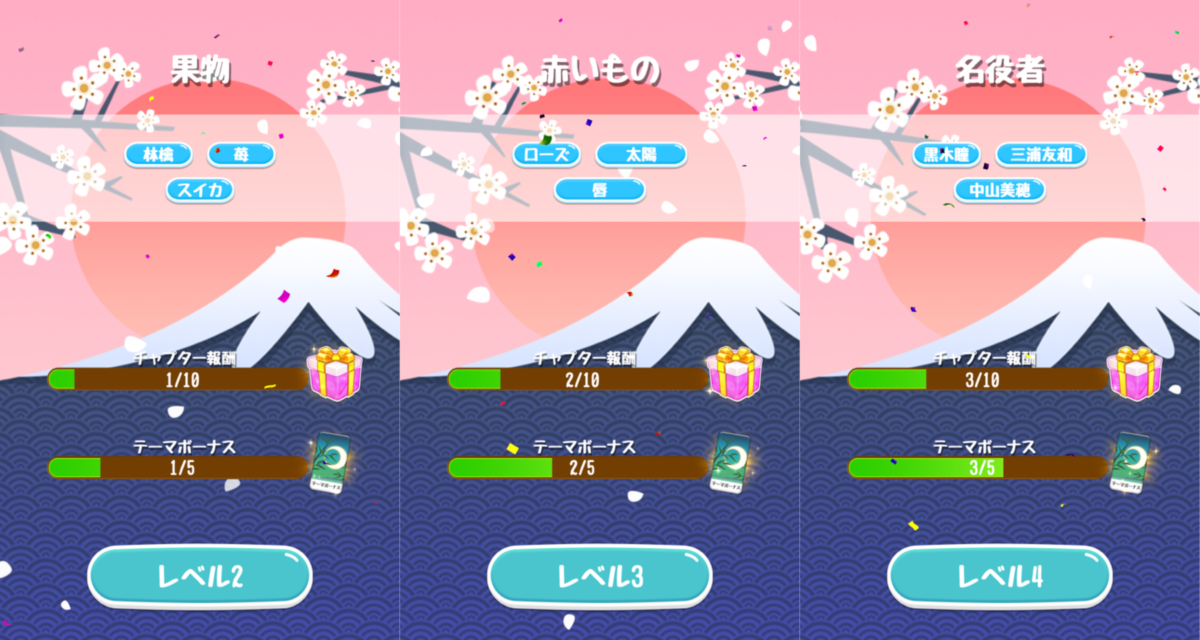Viewport: 1200px width, 640px height.
Task: Continue to レベル3
Action: 599,576
